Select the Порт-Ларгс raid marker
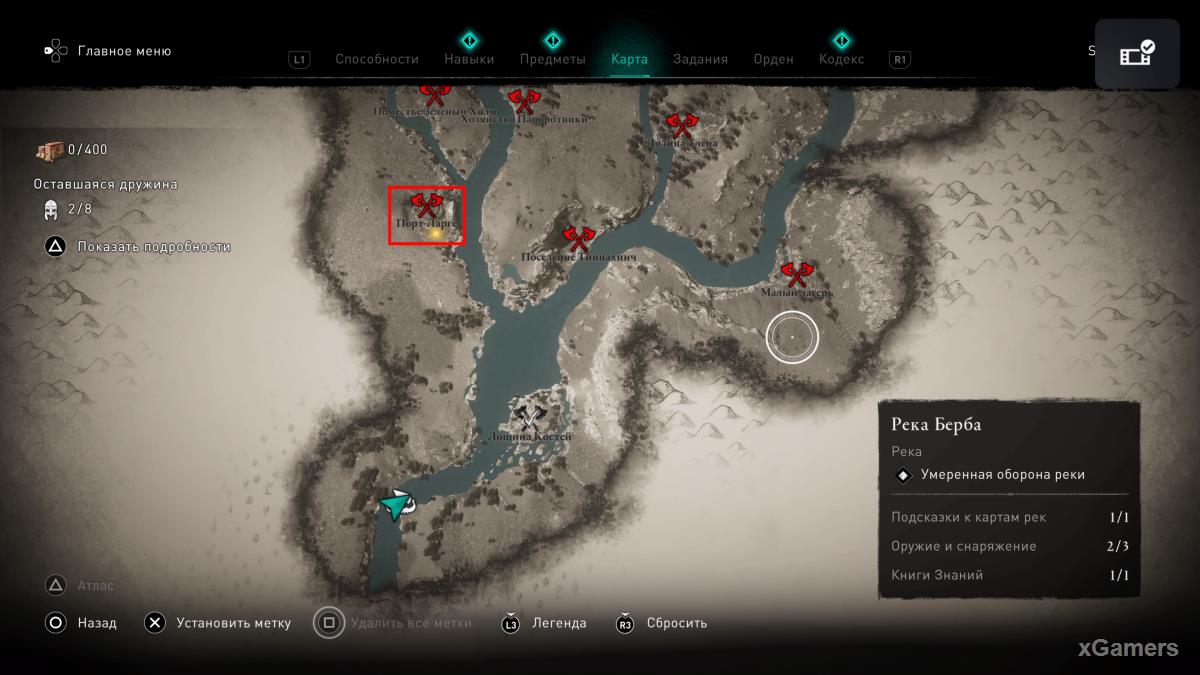The image size is (1200, 675). coord(427,206)
